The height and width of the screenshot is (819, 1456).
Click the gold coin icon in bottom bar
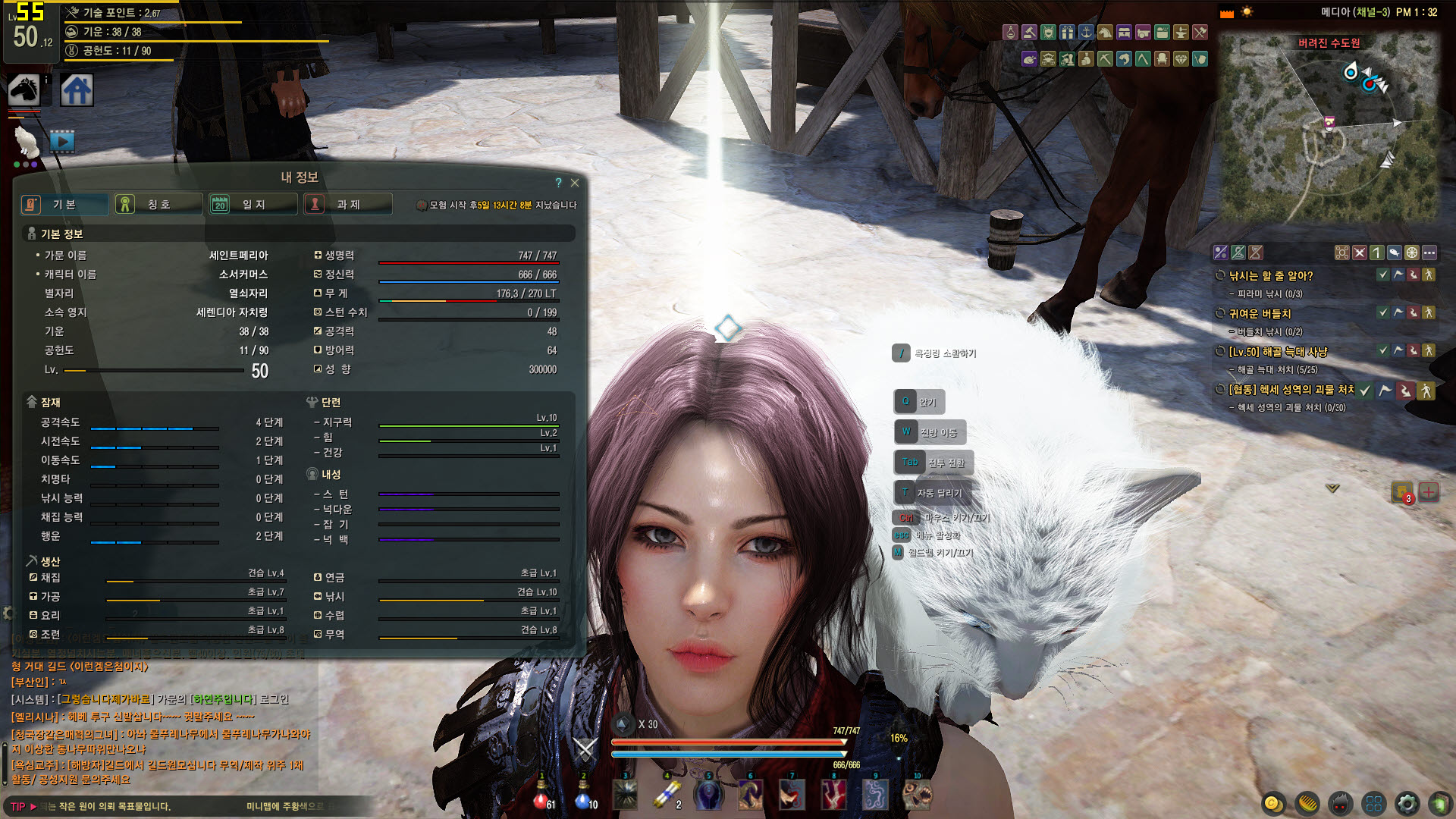[1273, 803]
